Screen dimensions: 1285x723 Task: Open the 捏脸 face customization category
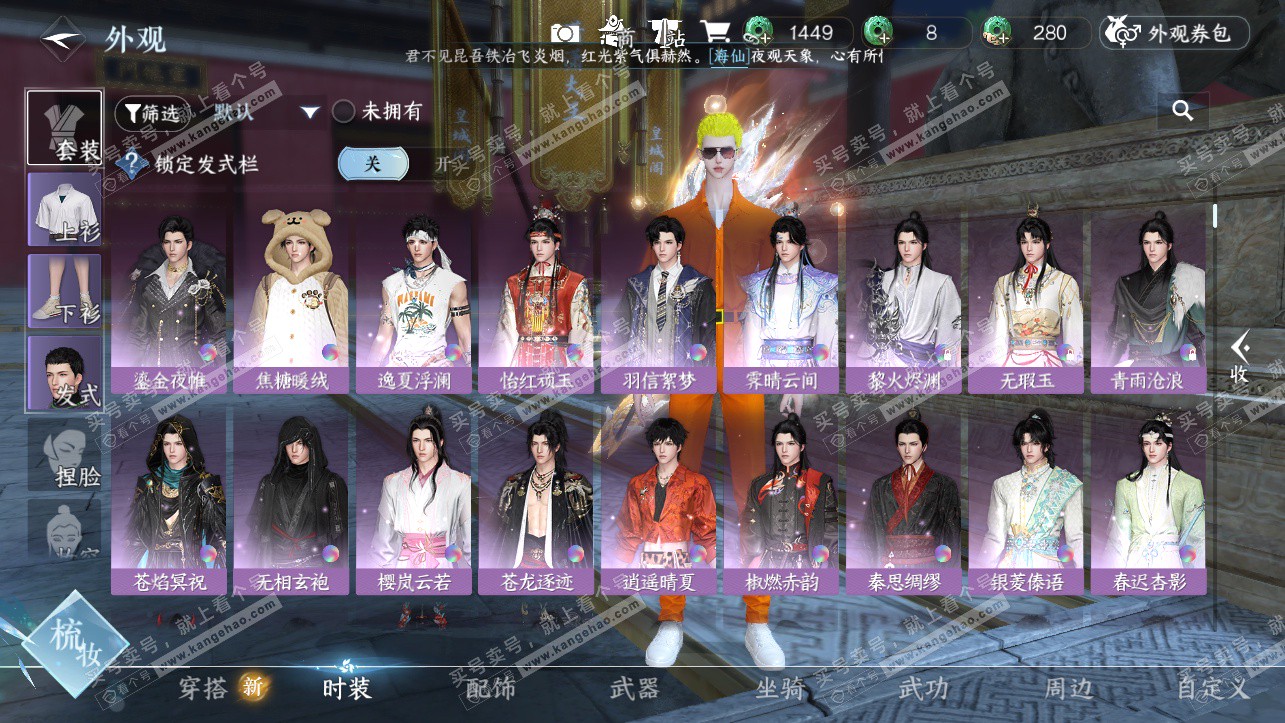64,454
